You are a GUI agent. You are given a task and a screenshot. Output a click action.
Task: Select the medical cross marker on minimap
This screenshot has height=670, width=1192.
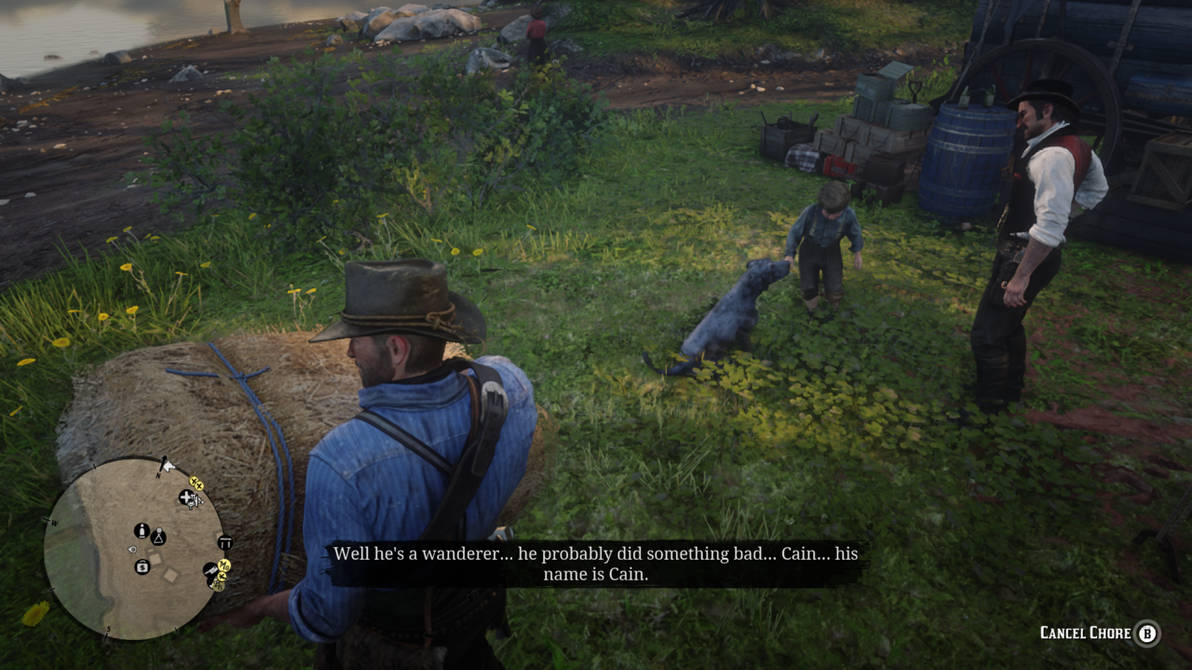187,497
